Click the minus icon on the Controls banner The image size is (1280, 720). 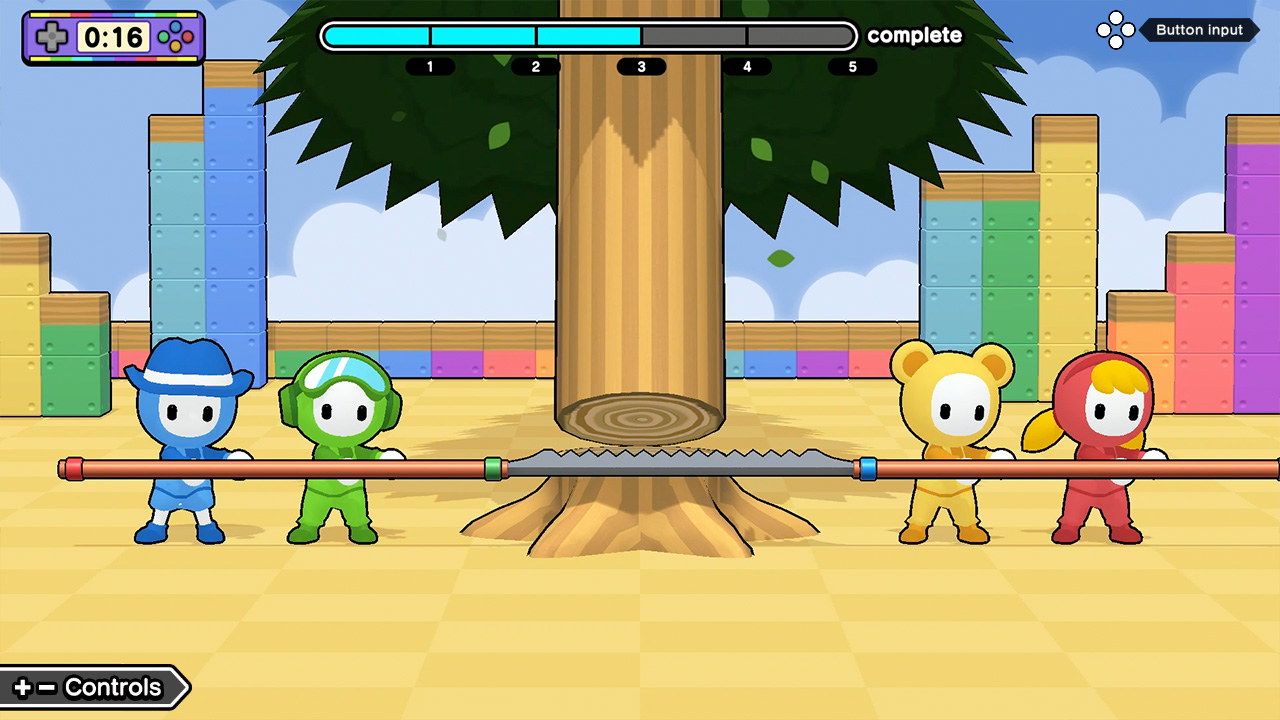click(48, 688)
